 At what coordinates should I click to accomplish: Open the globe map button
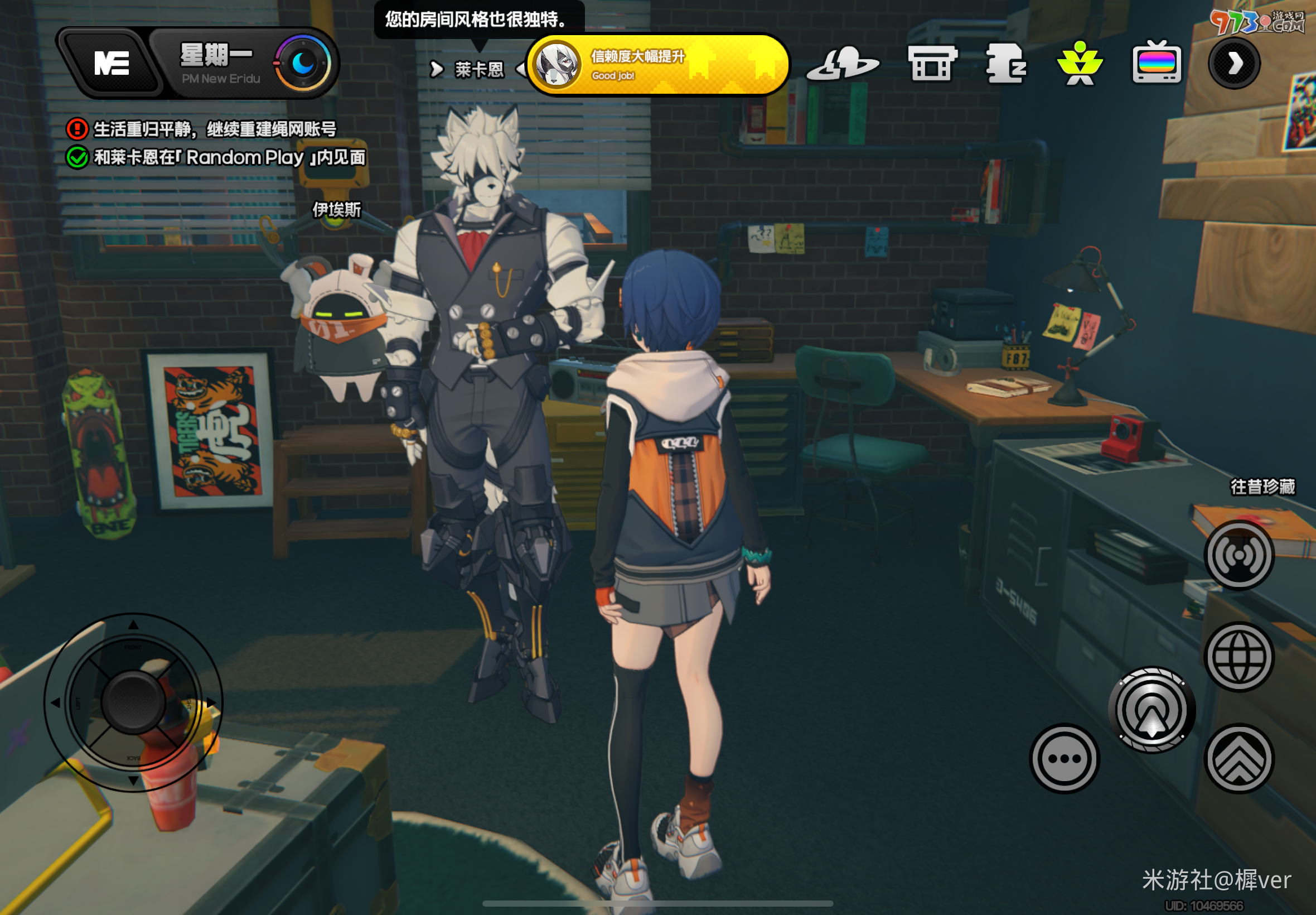coord(1239,657)
